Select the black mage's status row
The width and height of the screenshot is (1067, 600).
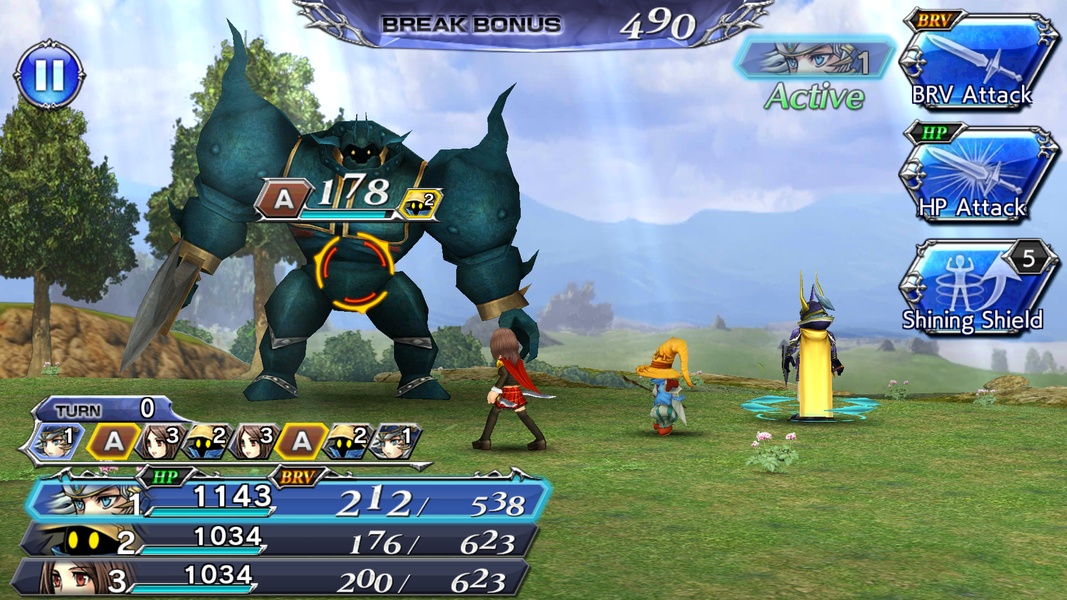pyautogui.click(x=280, y=541)
